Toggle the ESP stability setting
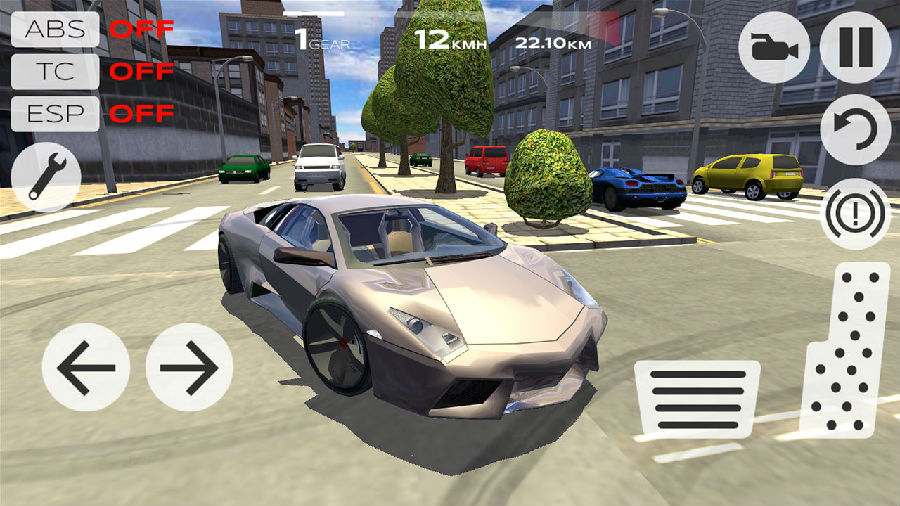The width and height of the screenshot is (900, 506). 56,113
